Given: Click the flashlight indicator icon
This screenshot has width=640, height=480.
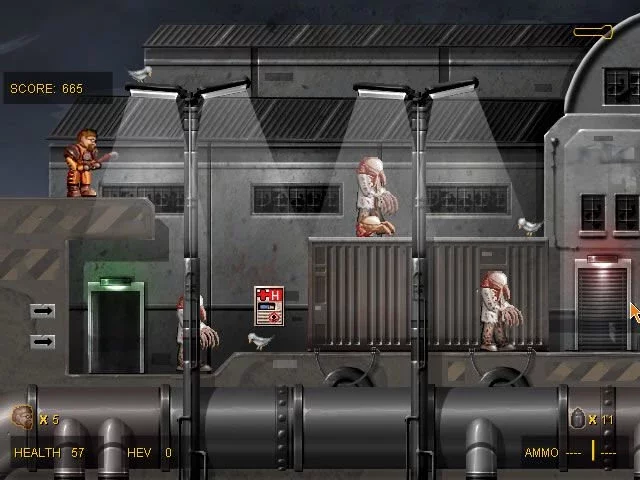Looking at the screenshot, I should point(592,32).
